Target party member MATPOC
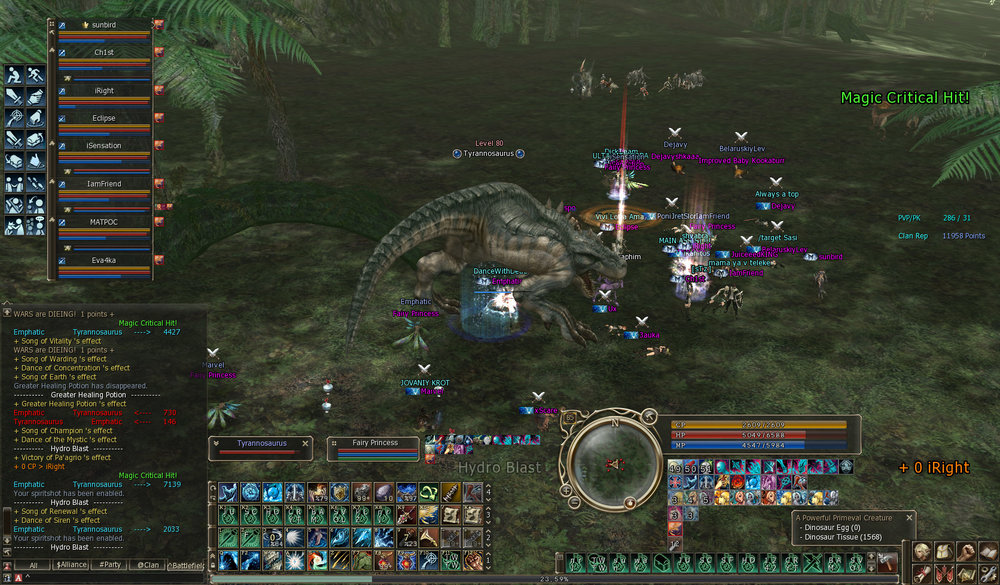The width and height of the screenshot is (1000, 585). tap(104, 221)
